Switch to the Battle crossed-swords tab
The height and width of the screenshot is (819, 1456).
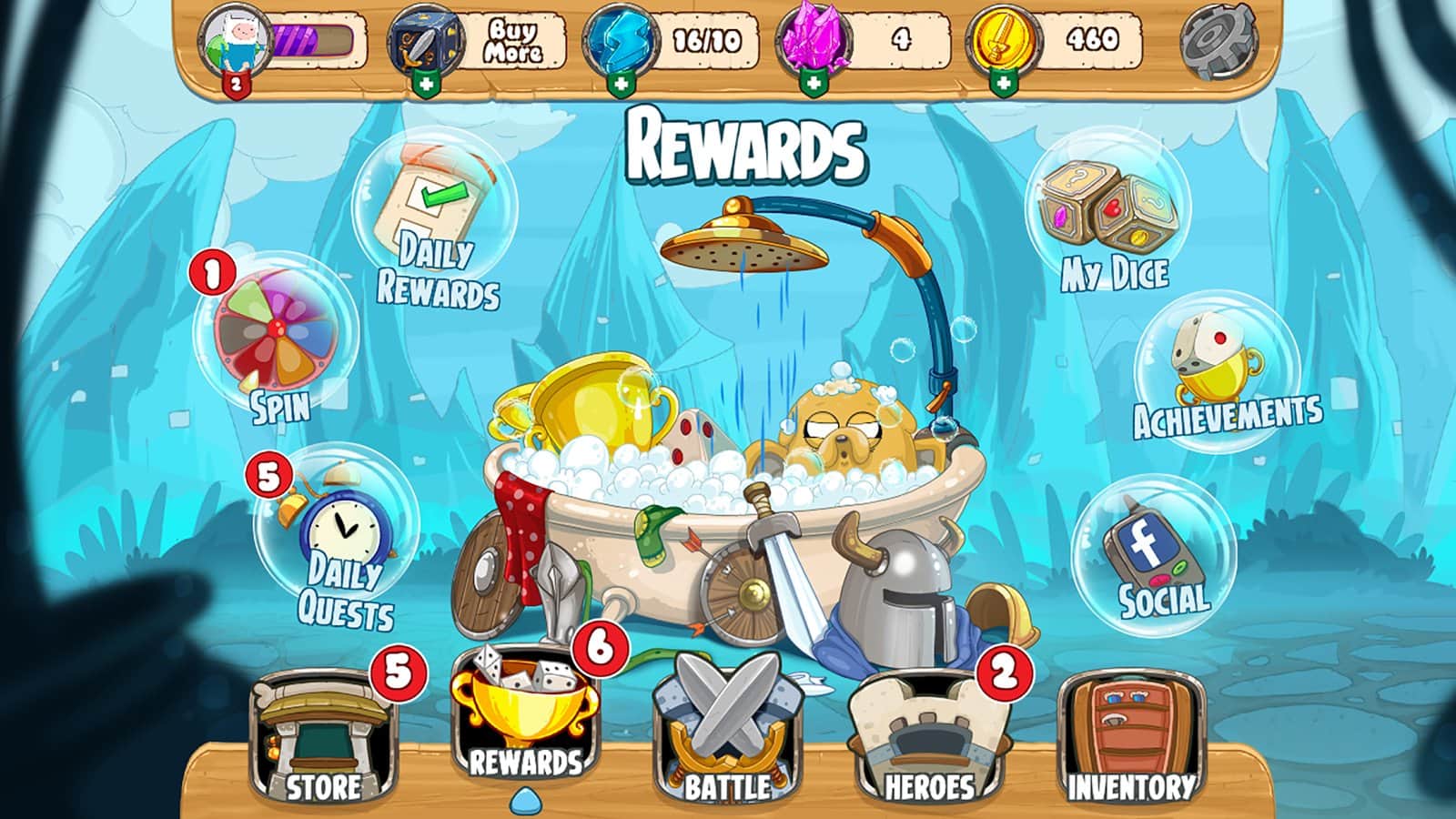pos(727,739)
